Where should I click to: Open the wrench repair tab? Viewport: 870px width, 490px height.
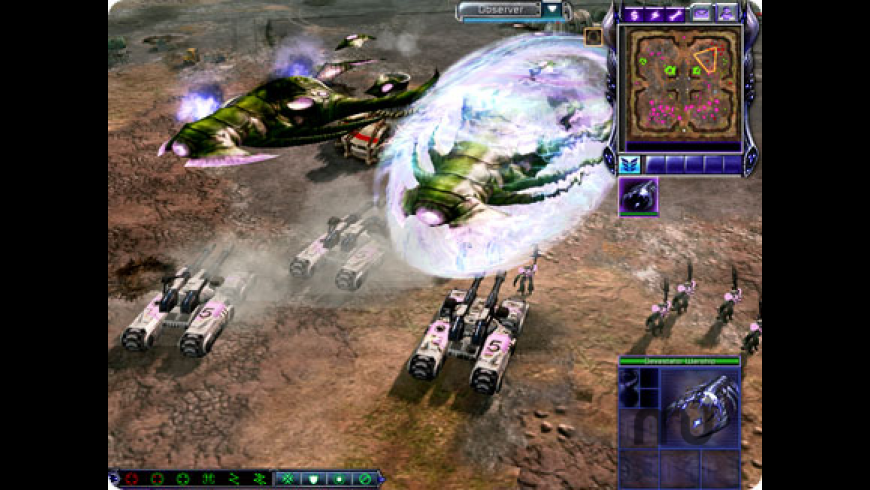coord(676,13)
